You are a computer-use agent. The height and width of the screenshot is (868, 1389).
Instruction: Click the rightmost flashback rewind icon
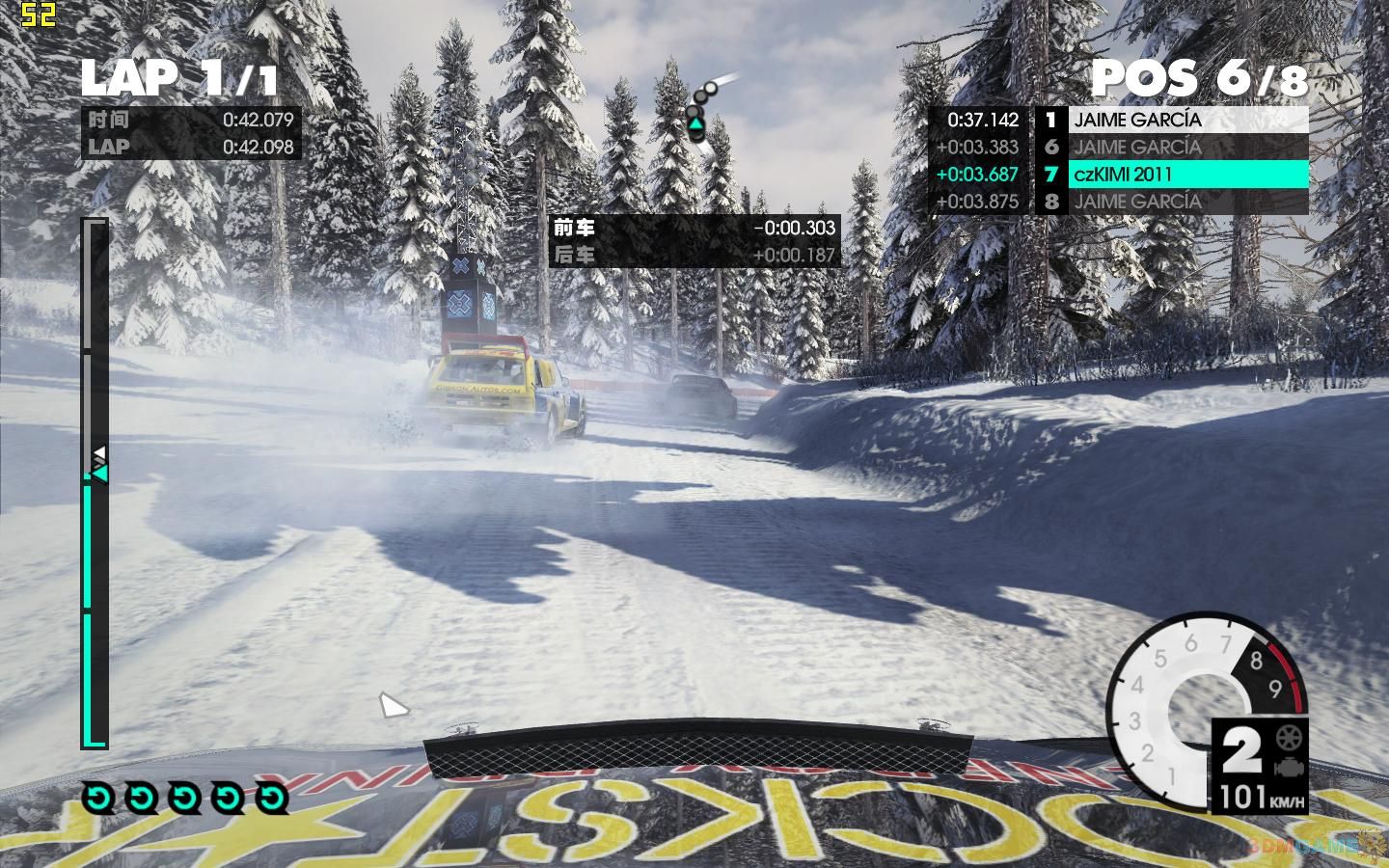(273, 798)
